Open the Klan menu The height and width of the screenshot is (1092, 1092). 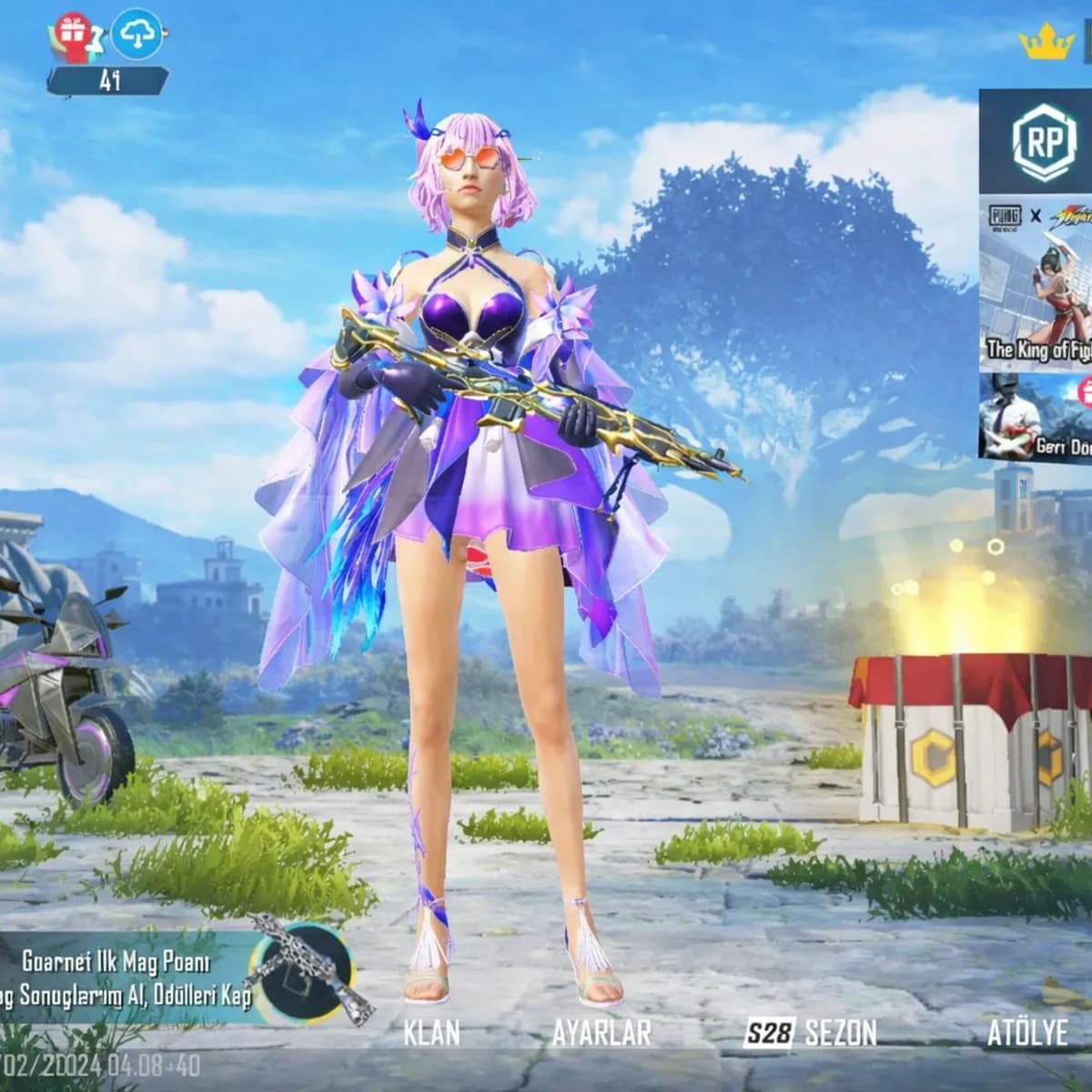tap(431, 1033)
